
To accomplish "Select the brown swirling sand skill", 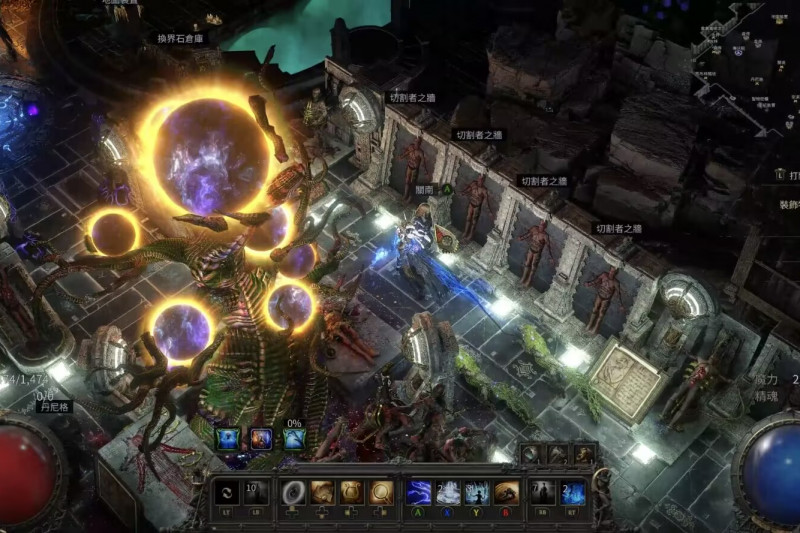I will [x=508, y=492].
